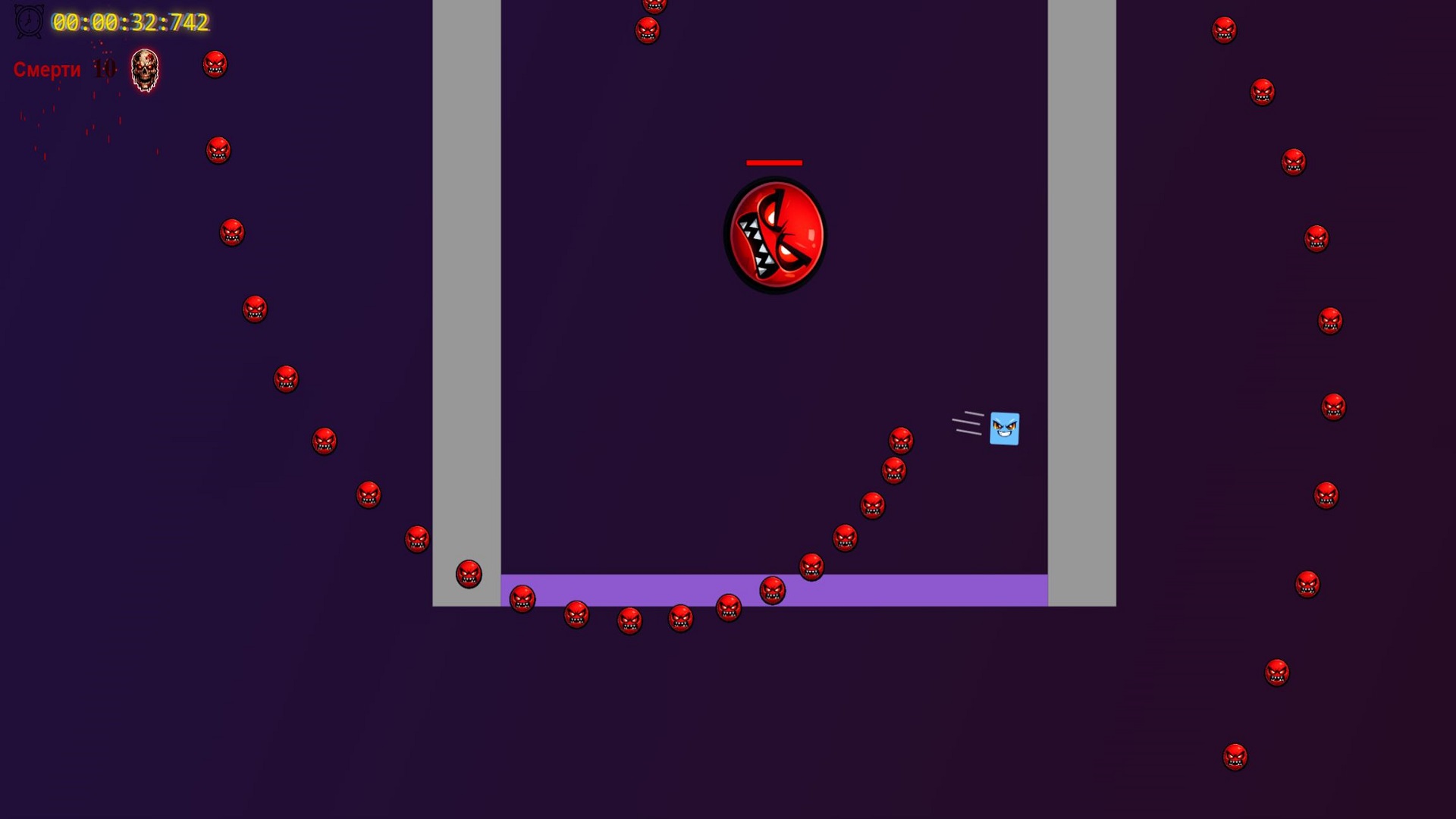Click the right gray wall pillar
1456x819 pixels.
1081,303
